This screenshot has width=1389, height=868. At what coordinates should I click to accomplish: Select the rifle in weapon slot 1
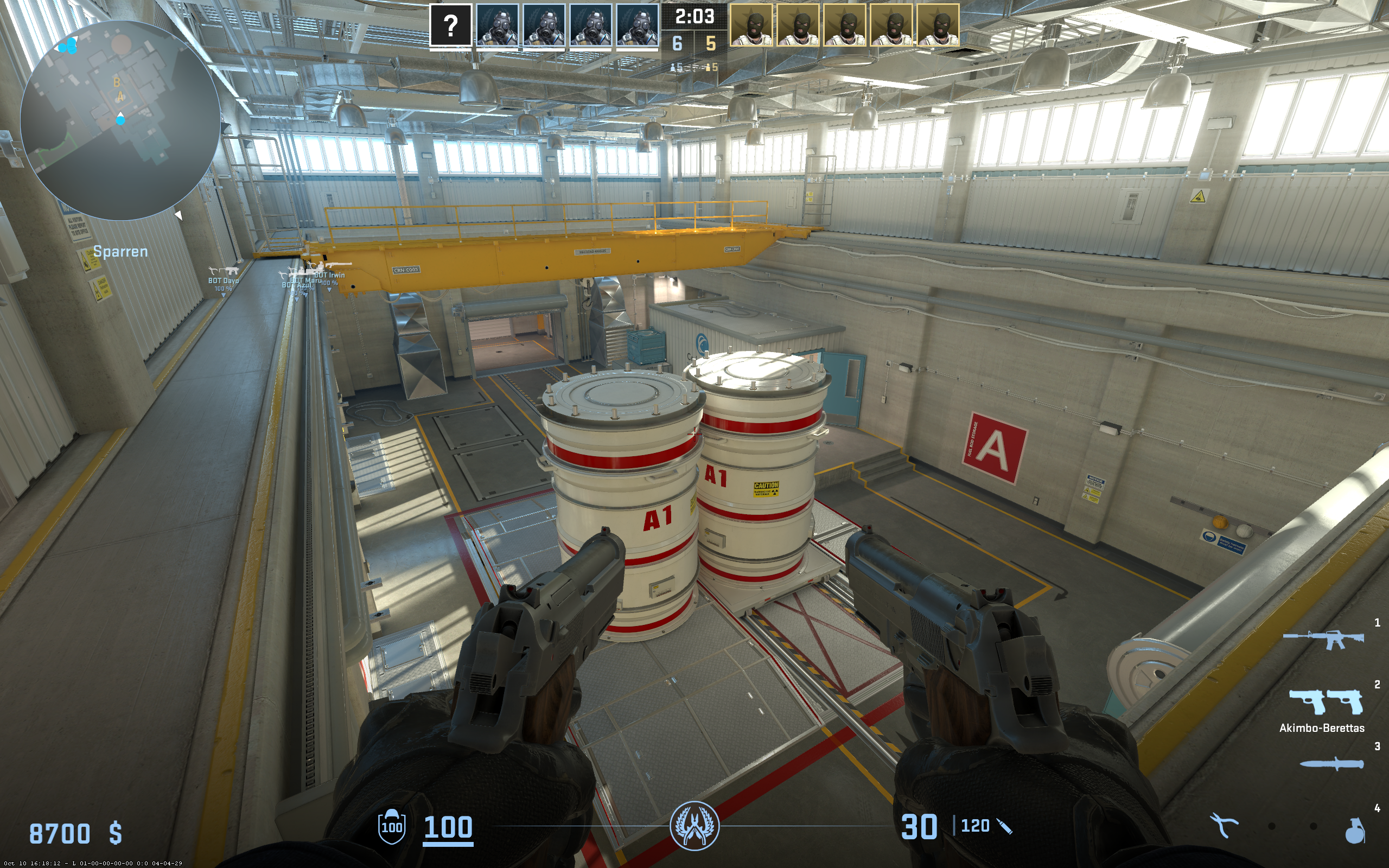pos(1323,639)
